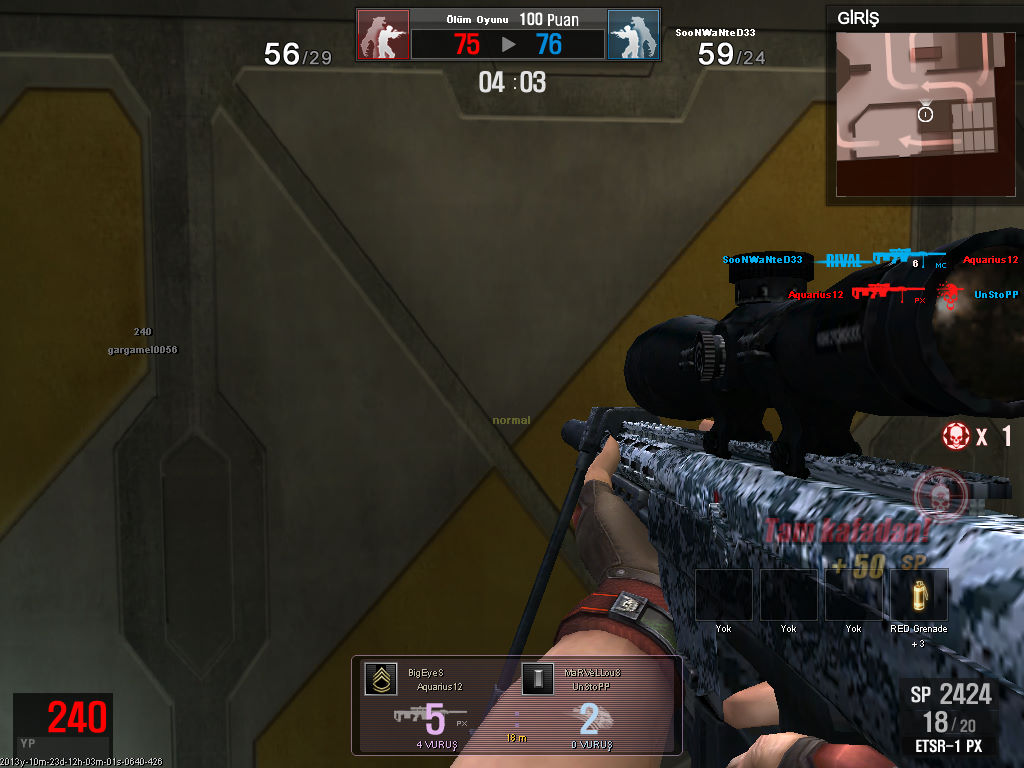Click the BigEyeS sergeant rank badge
Screen dimensions: 1024x768
pos(380,680)
